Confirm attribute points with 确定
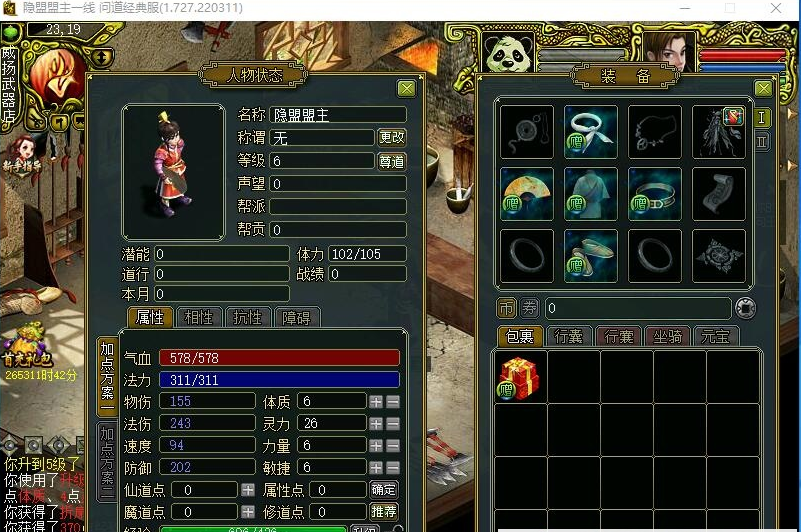The image size is (801, 532). click(x=383, y=490)
